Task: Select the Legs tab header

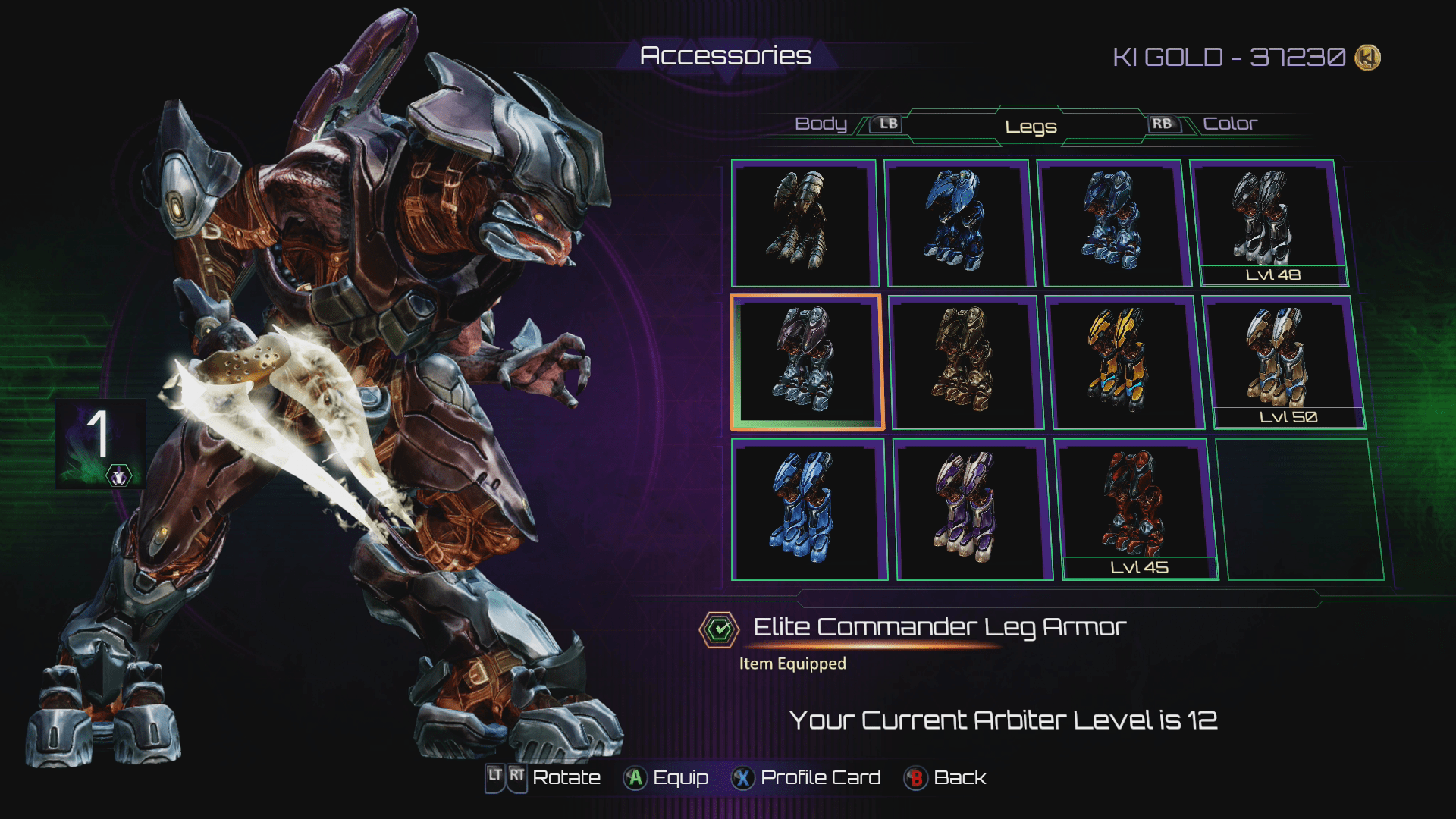Action: tap(1030, 127)
